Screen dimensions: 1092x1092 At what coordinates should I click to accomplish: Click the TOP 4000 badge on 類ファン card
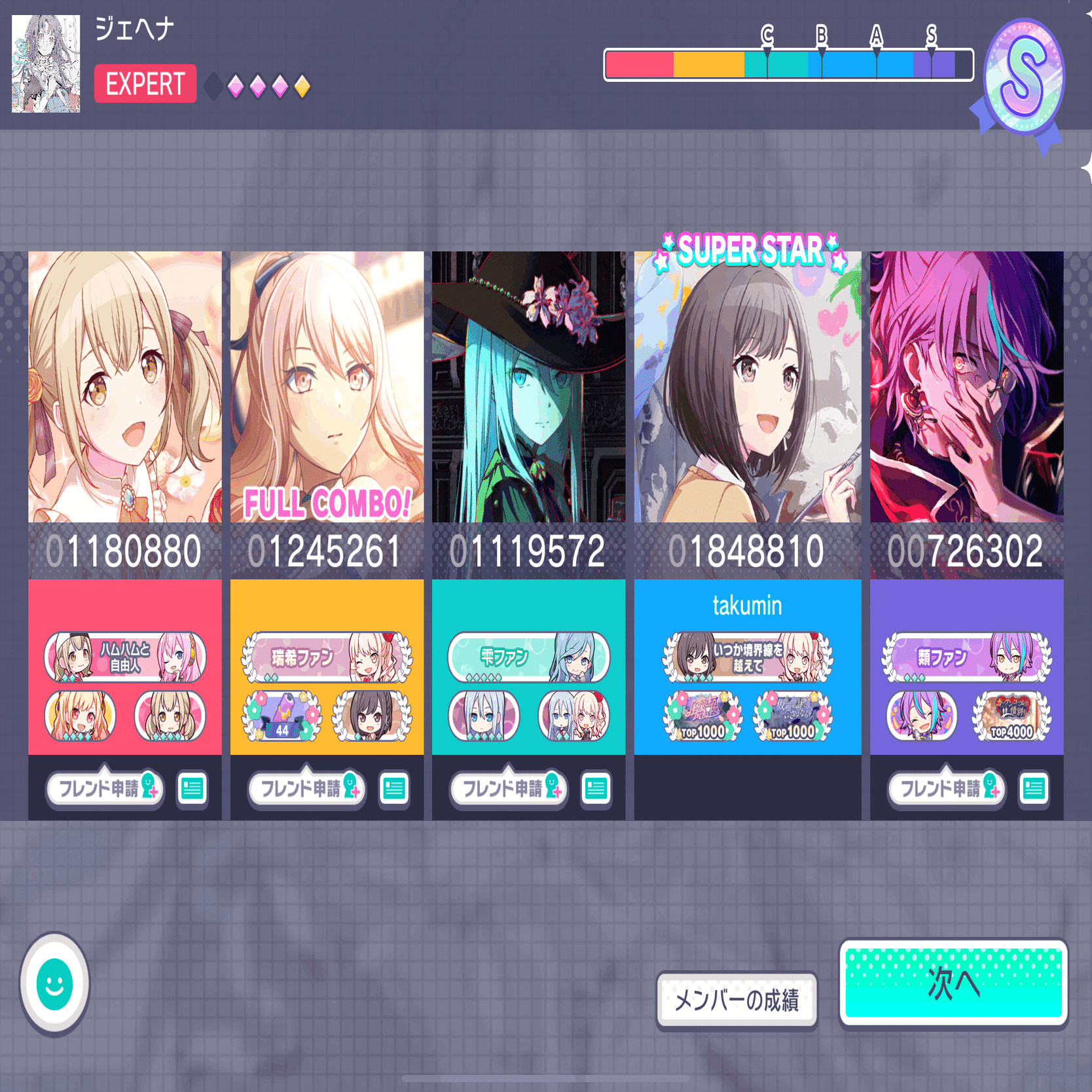1006,717
